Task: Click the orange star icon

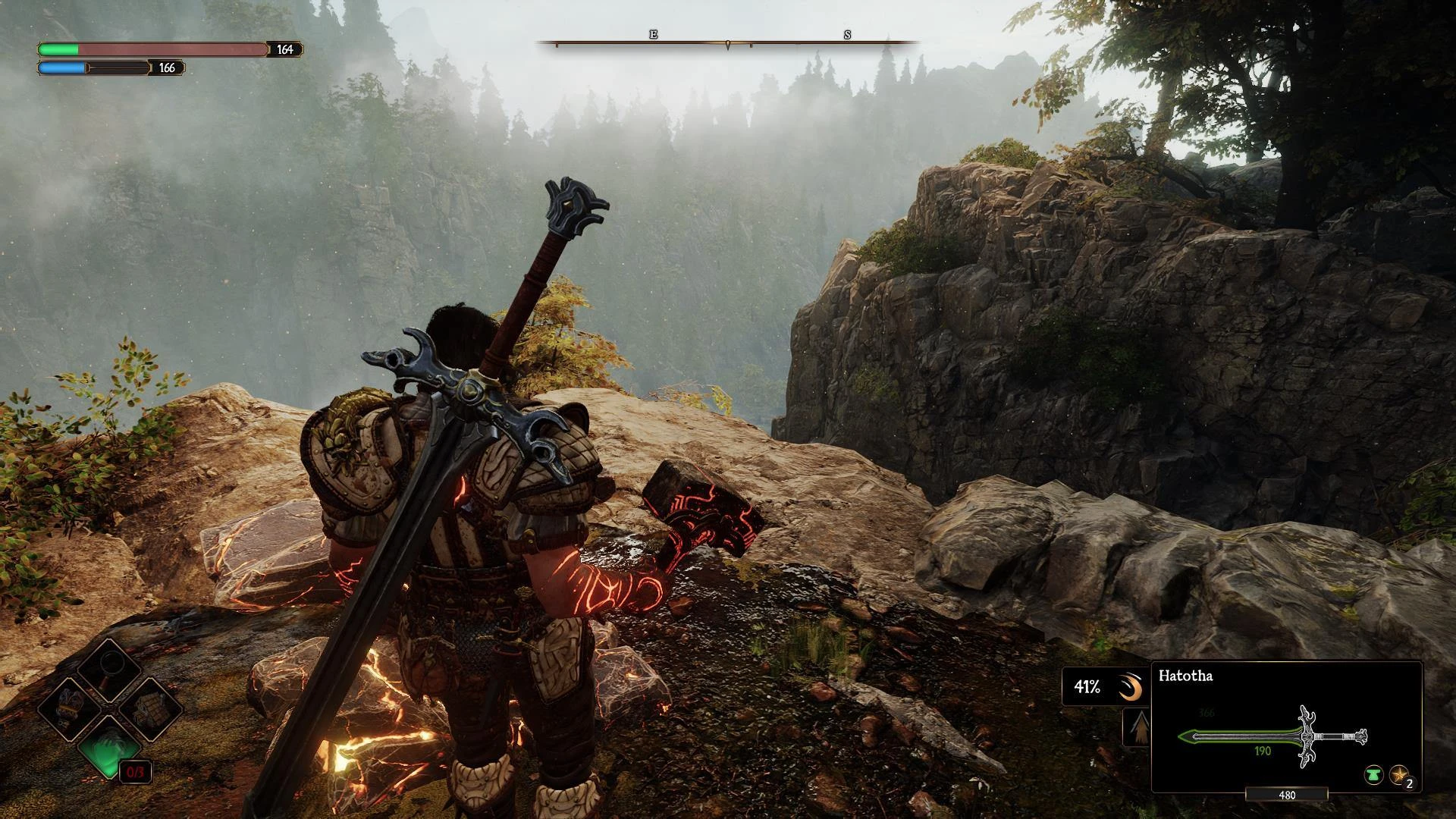Action: pyautogui.click(x=1398, y=775)
